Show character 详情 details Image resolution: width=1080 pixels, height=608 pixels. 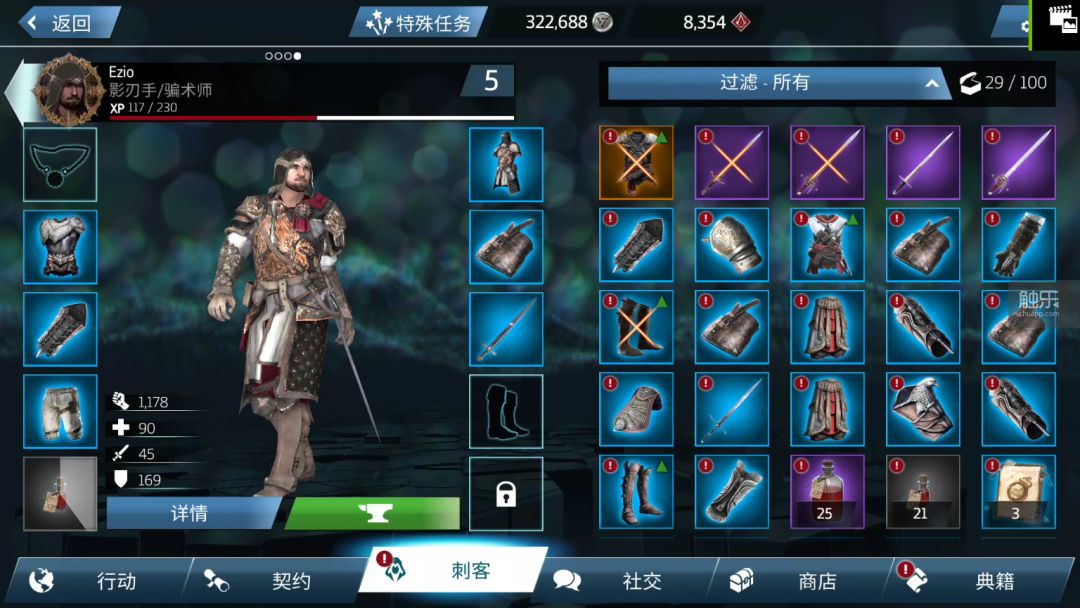(190, 513)
